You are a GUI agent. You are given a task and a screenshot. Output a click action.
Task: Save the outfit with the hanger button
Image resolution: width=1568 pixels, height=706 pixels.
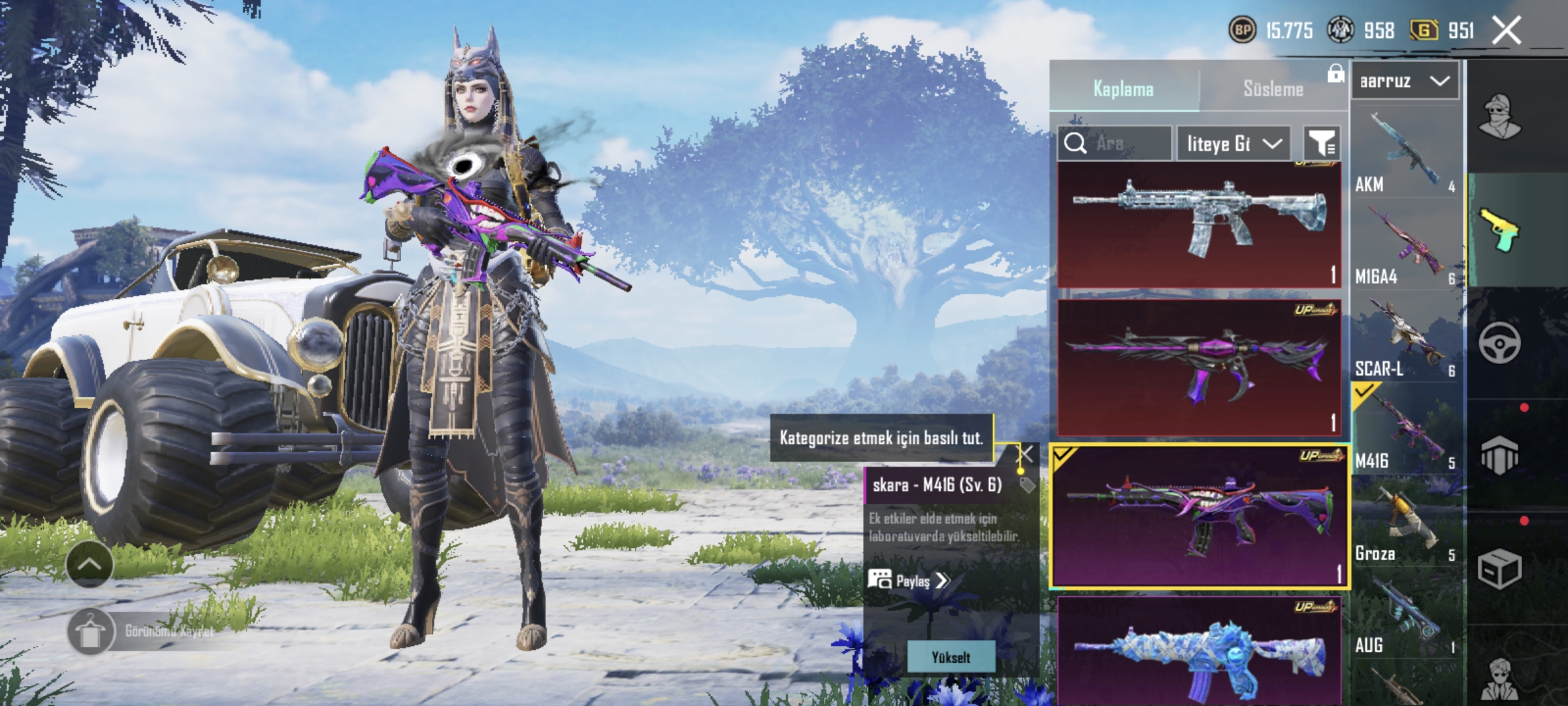click(x=90, y=631)
